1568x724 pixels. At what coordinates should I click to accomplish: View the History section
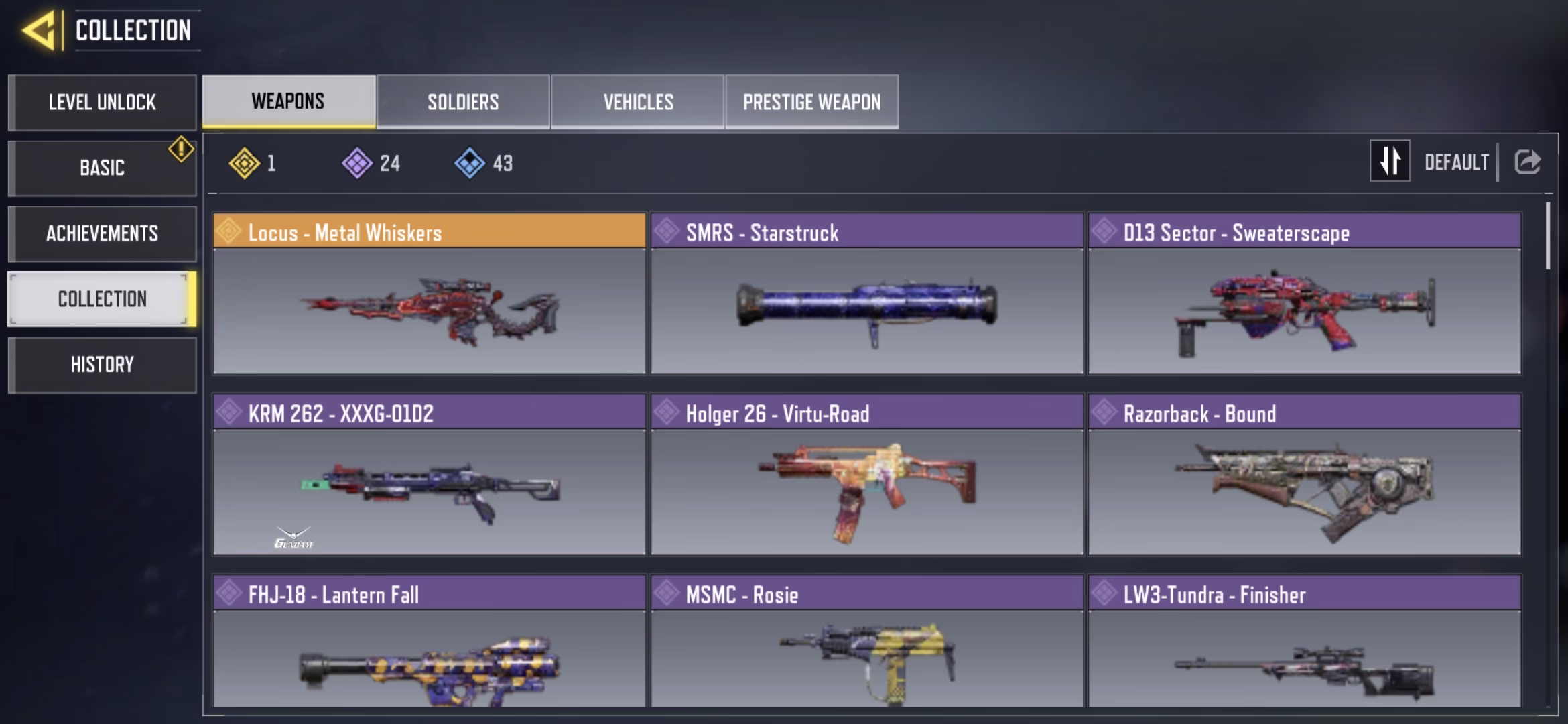click(102, 365)
